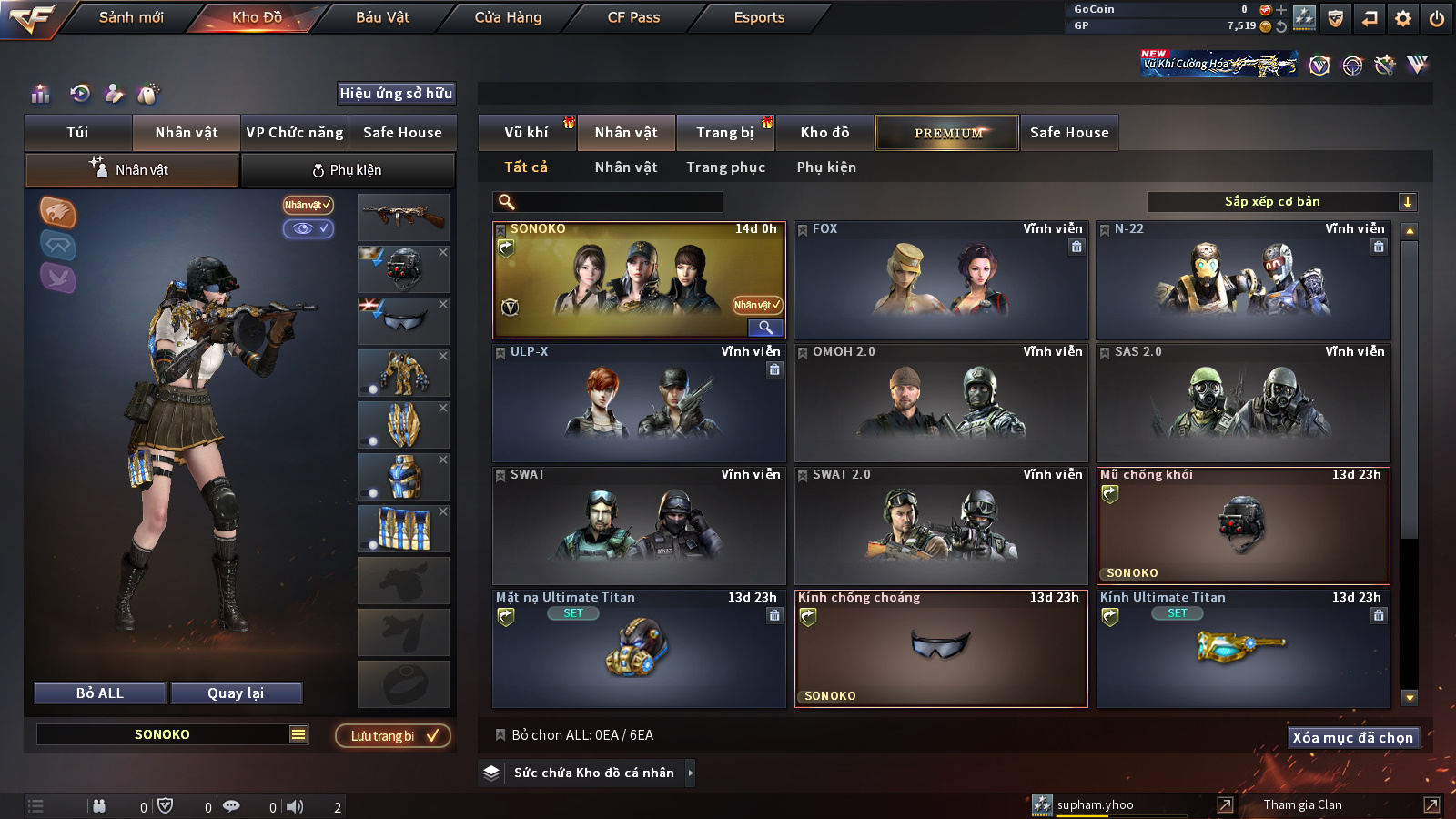Click Bỏ ALL to unequip everything
This screenshot has height=819, width=1456.
tap(100, 693)
